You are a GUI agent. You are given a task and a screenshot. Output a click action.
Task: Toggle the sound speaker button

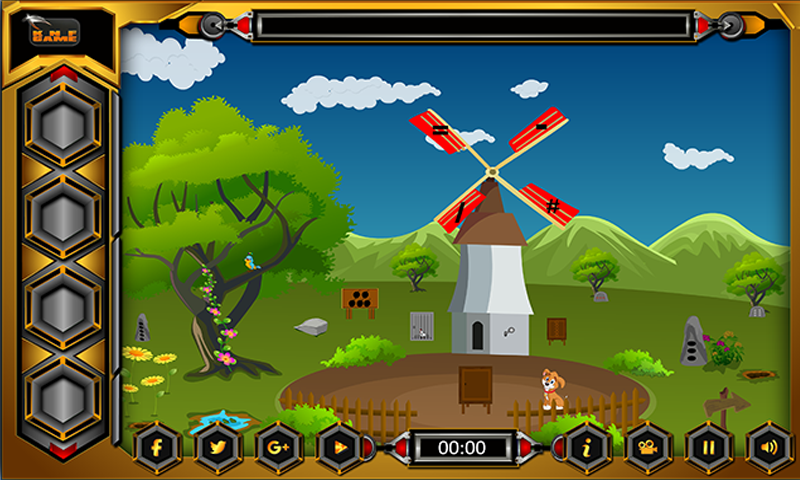[x=769, y=447]
